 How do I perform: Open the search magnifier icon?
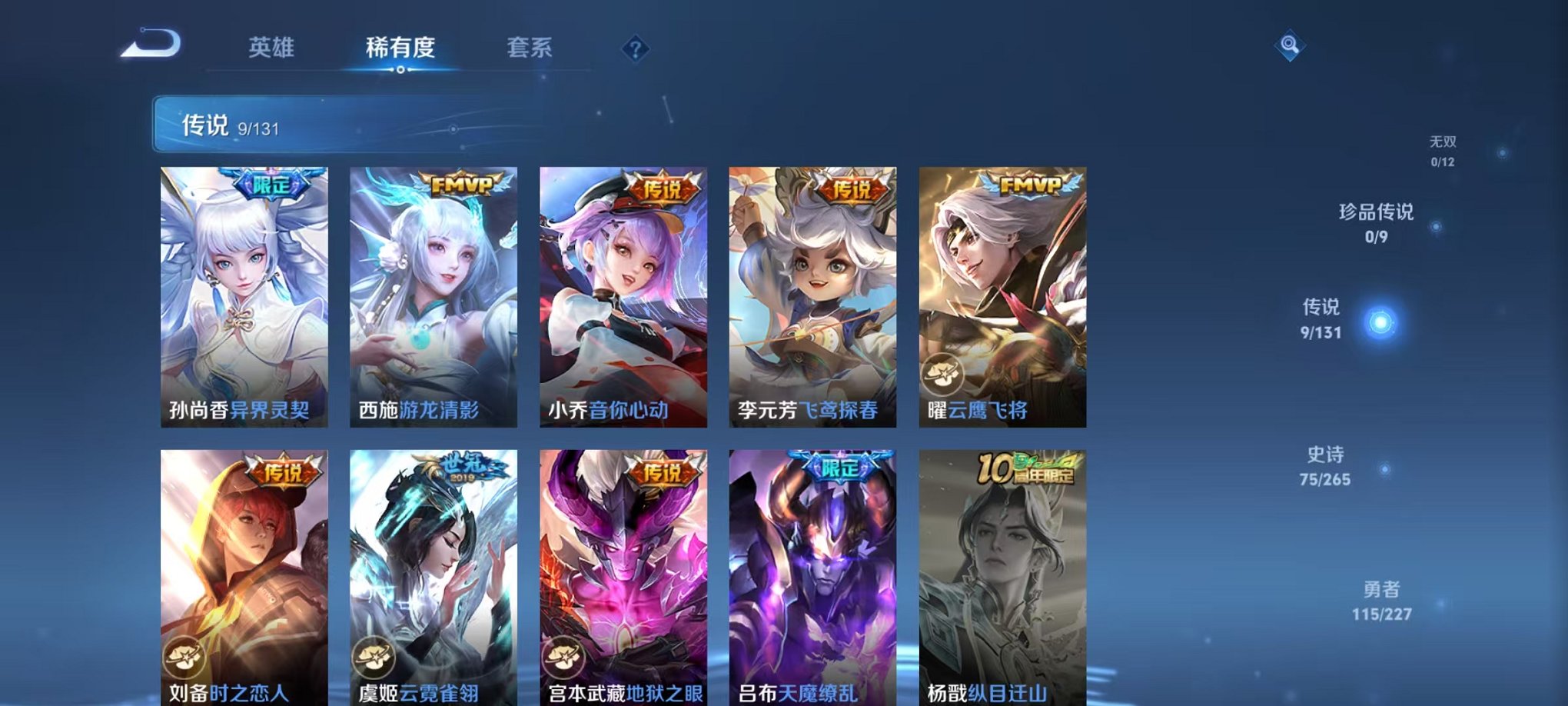pyautogui.click(x=1288, y=44)
